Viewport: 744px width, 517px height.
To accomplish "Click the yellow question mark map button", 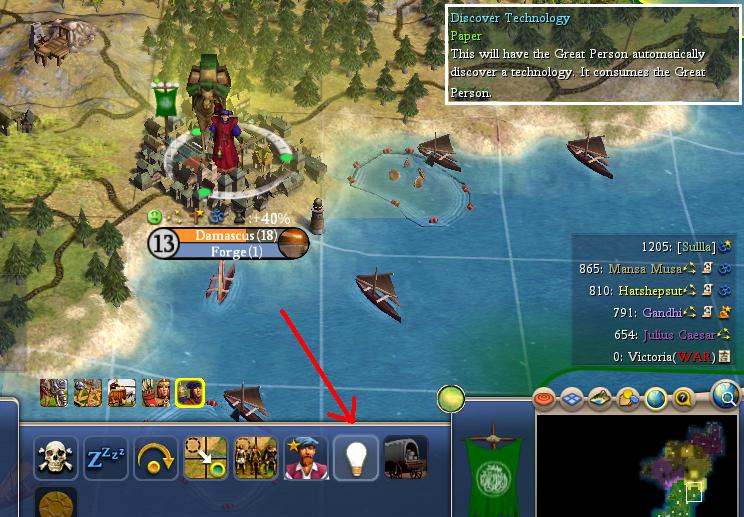I will tap(685, 399).
